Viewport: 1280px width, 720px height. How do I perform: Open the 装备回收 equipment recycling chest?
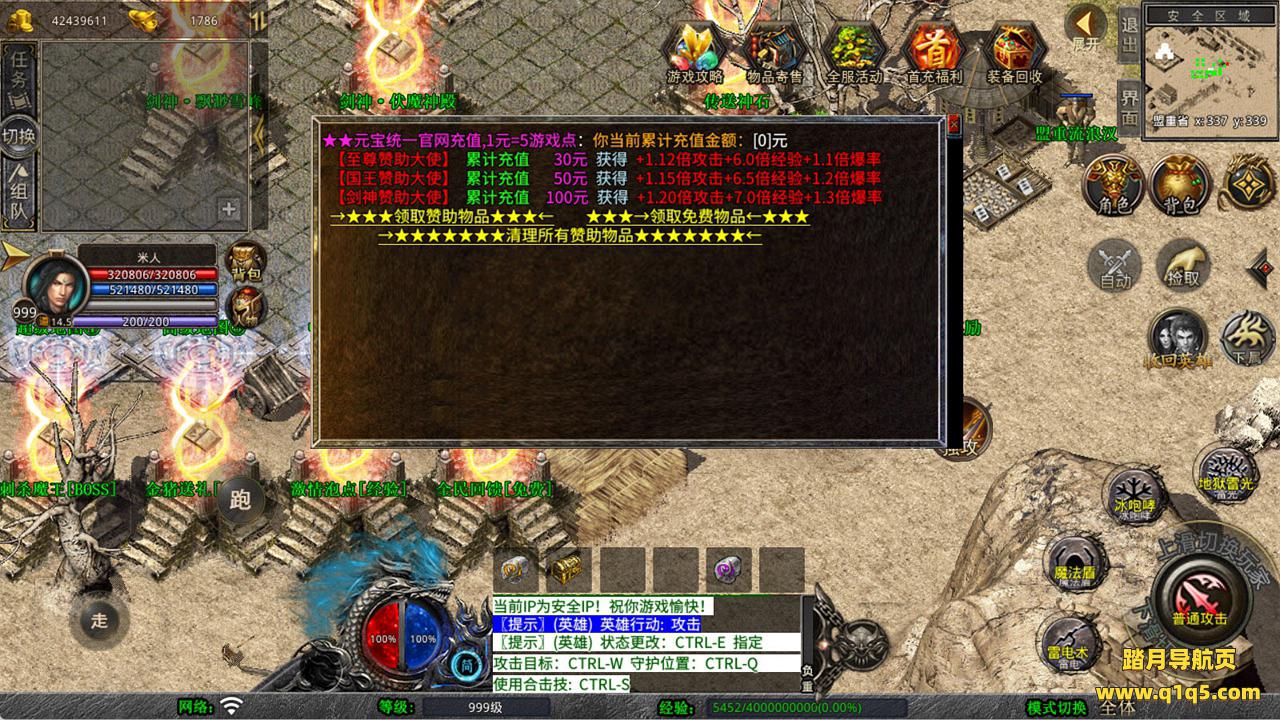(1014, 52)
